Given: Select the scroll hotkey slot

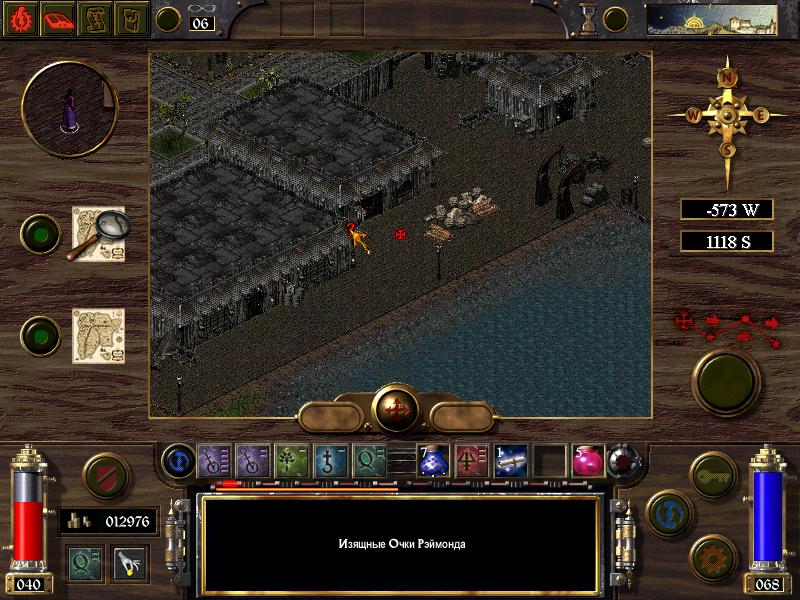Looking at the screenshot, I should click(511, 459).
